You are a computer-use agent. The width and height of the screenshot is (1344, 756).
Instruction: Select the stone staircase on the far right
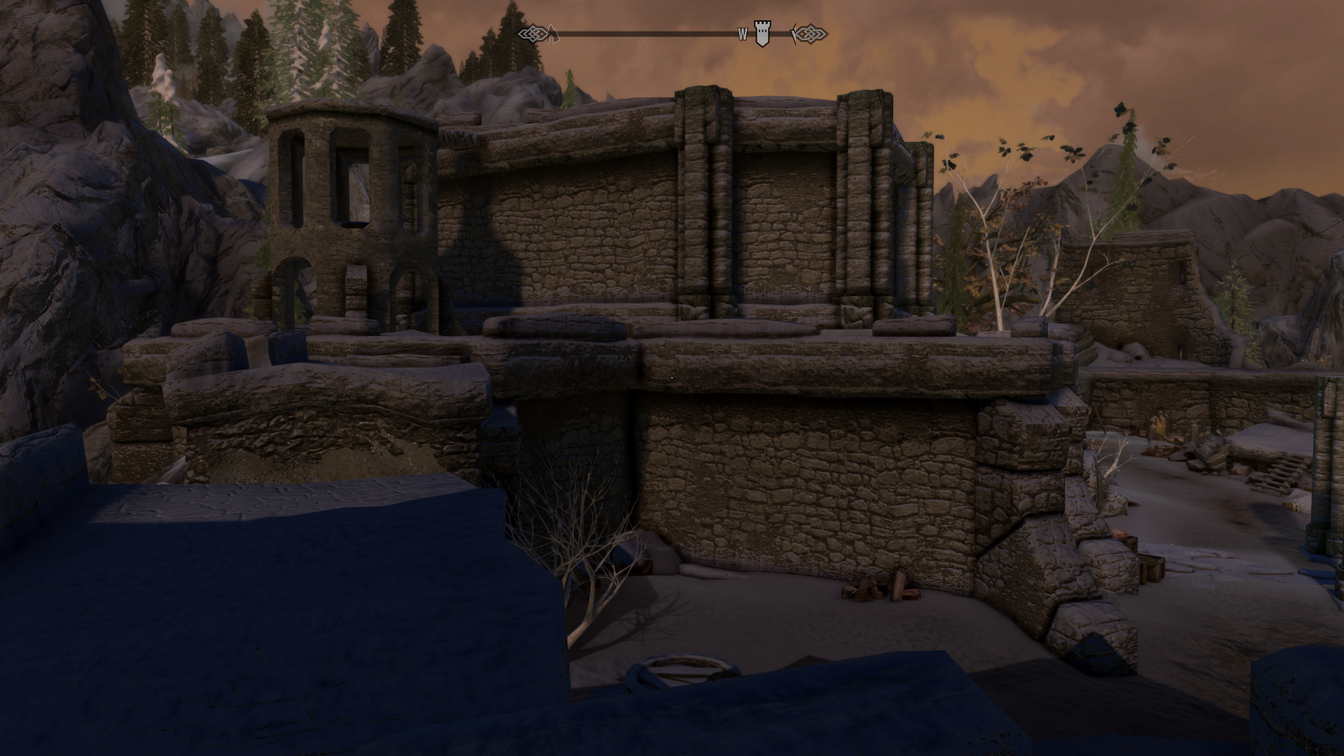pos(1277,474)
